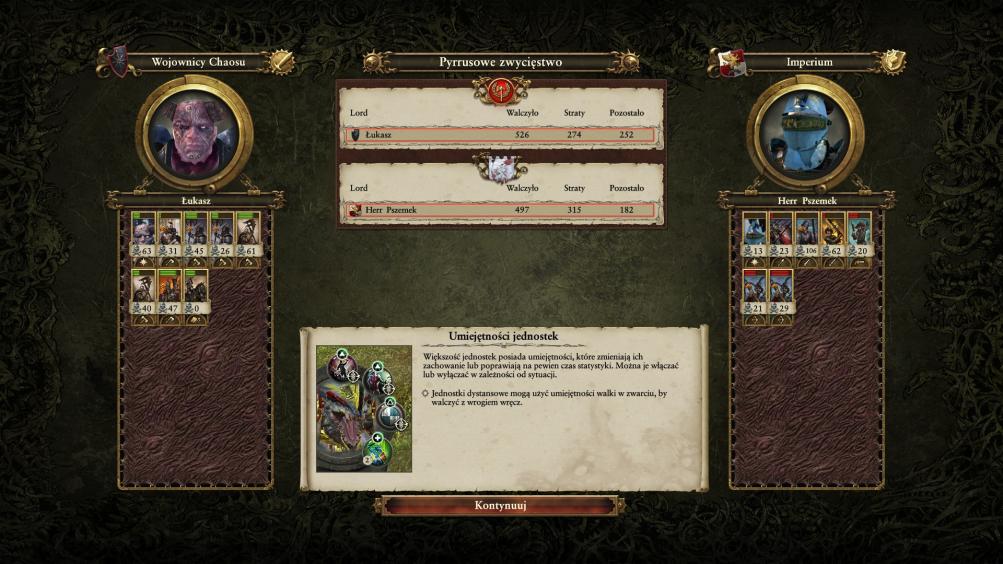
Task: Click the Kontynuuj button
Action: point(500,506)
